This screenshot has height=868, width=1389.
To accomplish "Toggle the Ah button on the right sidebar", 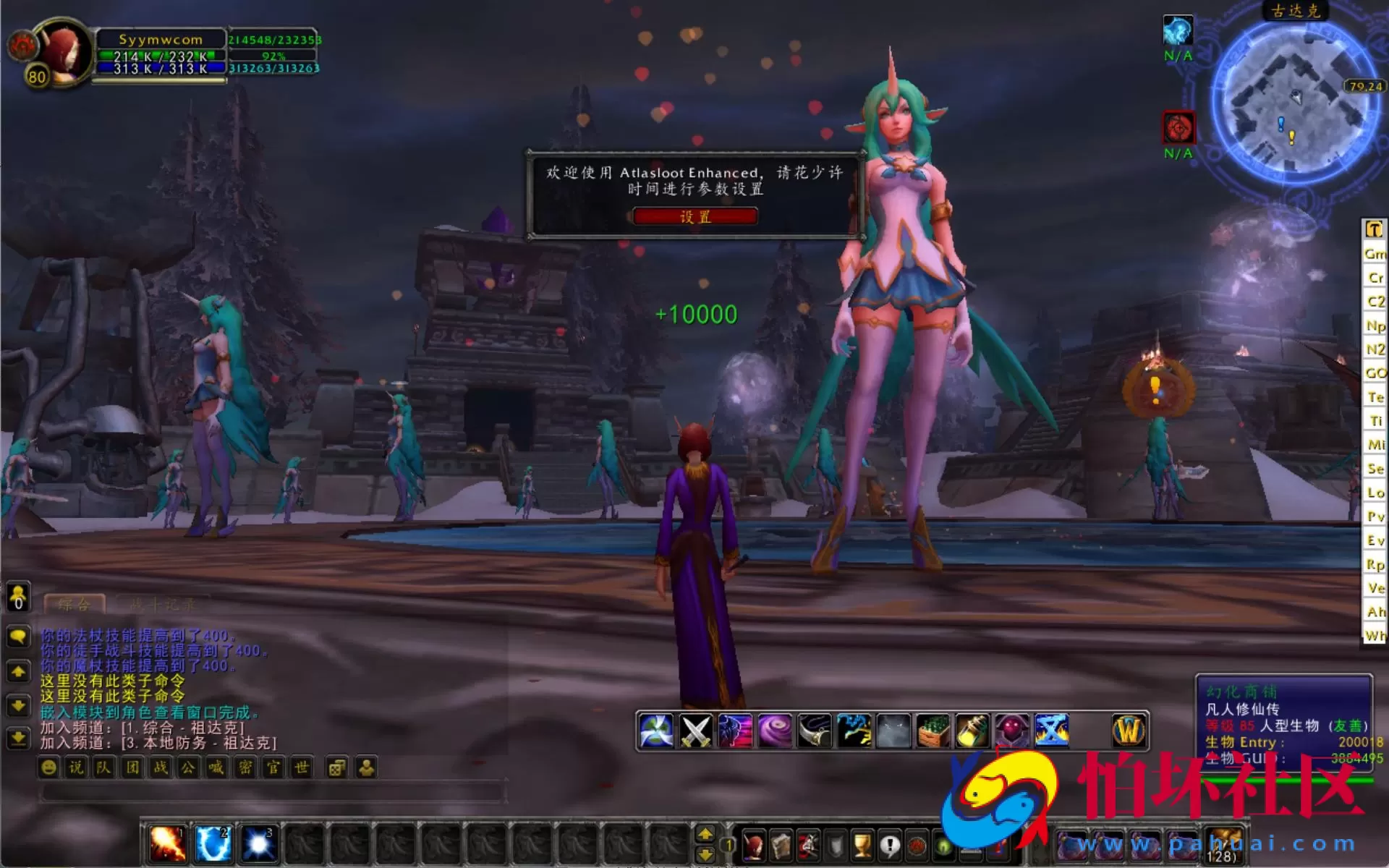I will point(1374,612).
